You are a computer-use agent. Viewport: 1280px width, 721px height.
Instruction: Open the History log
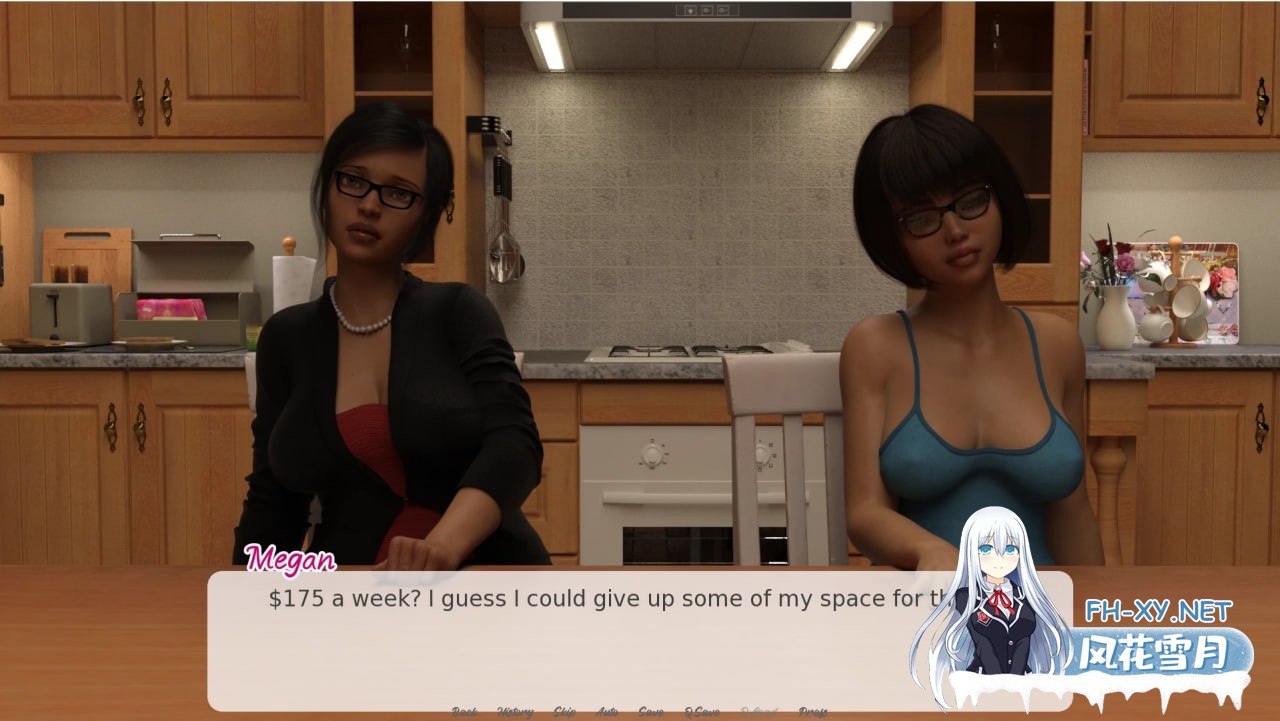(x=515, y=712)
